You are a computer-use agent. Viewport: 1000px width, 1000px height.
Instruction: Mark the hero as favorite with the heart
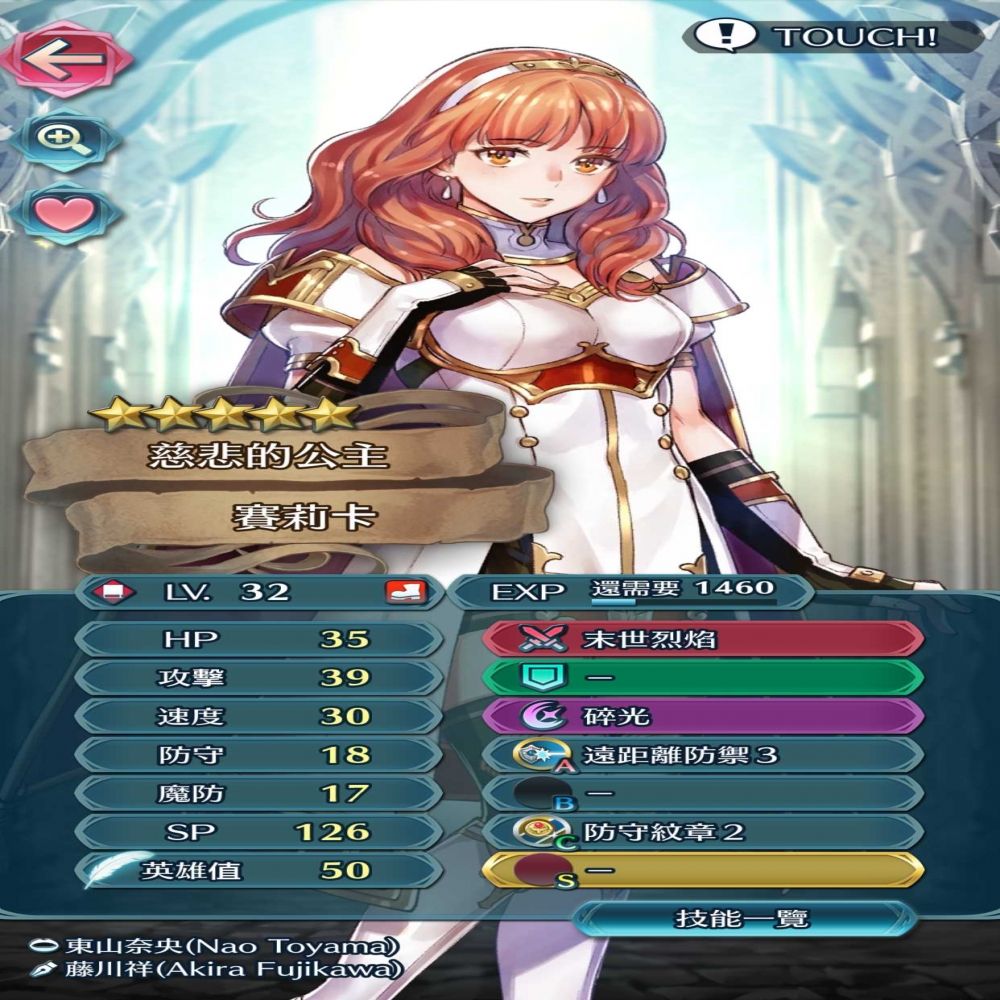pyautogui.click(x=64, y=213)
